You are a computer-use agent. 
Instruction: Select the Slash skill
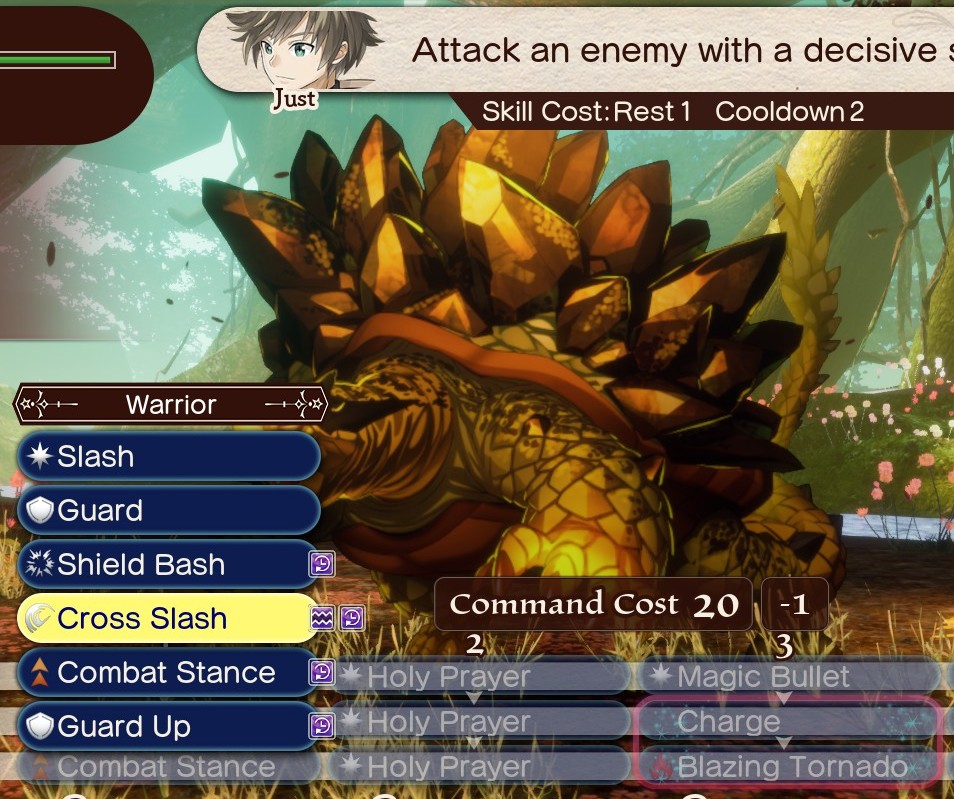point(168,457)
